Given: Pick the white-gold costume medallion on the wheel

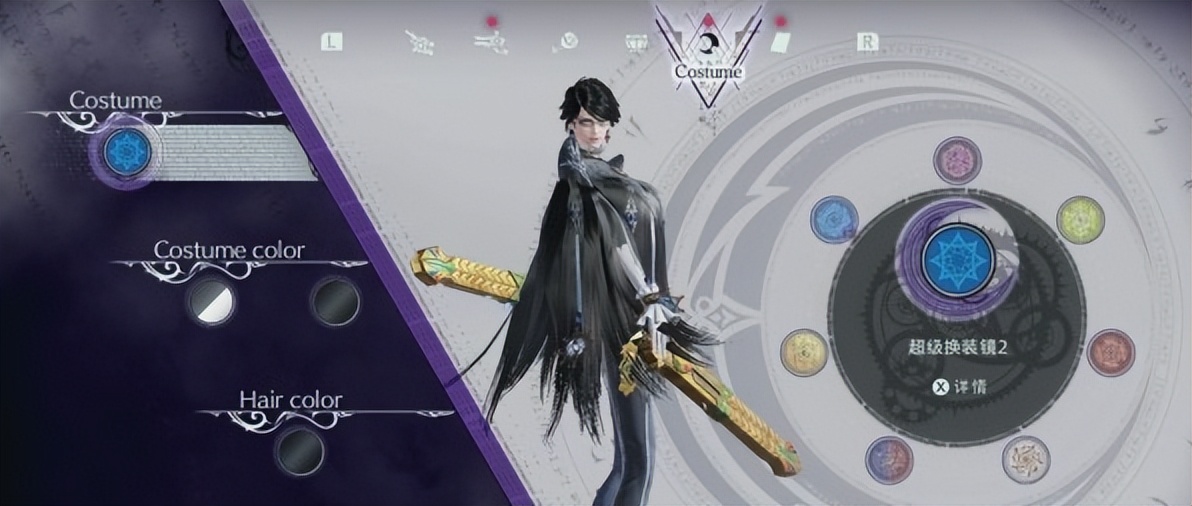Looking at the screenshot, I should (x=1025, y=459).
